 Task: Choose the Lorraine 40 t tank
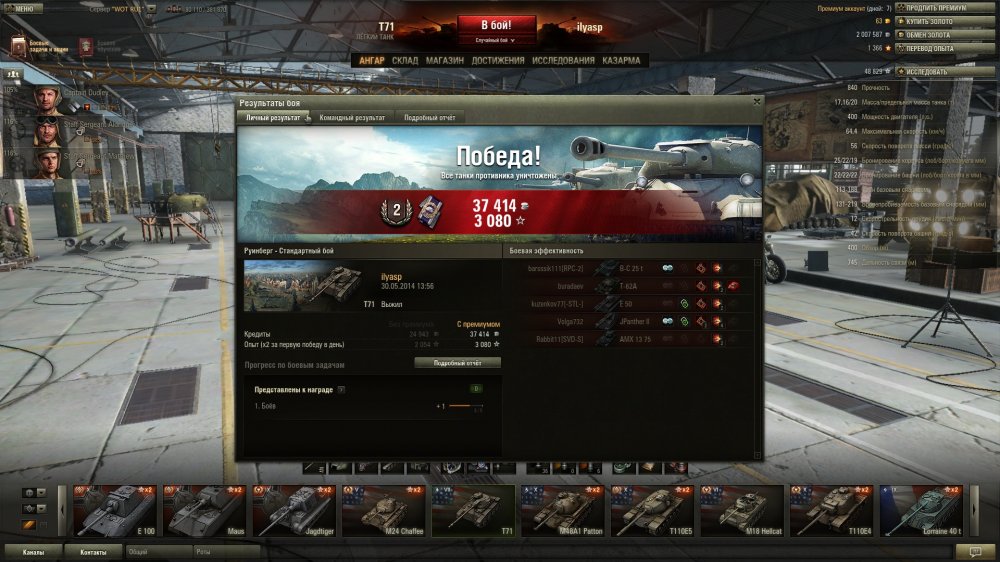coord(920,510)
